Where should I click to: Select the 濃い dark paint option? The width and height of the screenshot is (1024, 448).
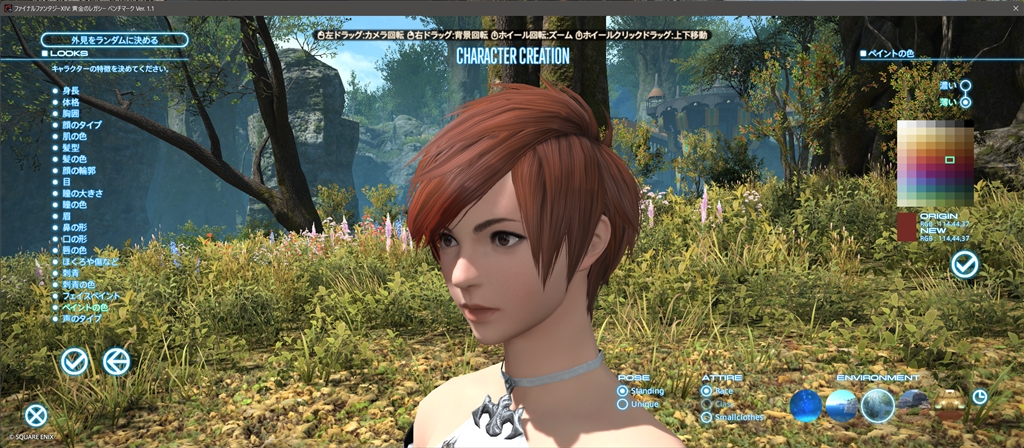[966, 87]
